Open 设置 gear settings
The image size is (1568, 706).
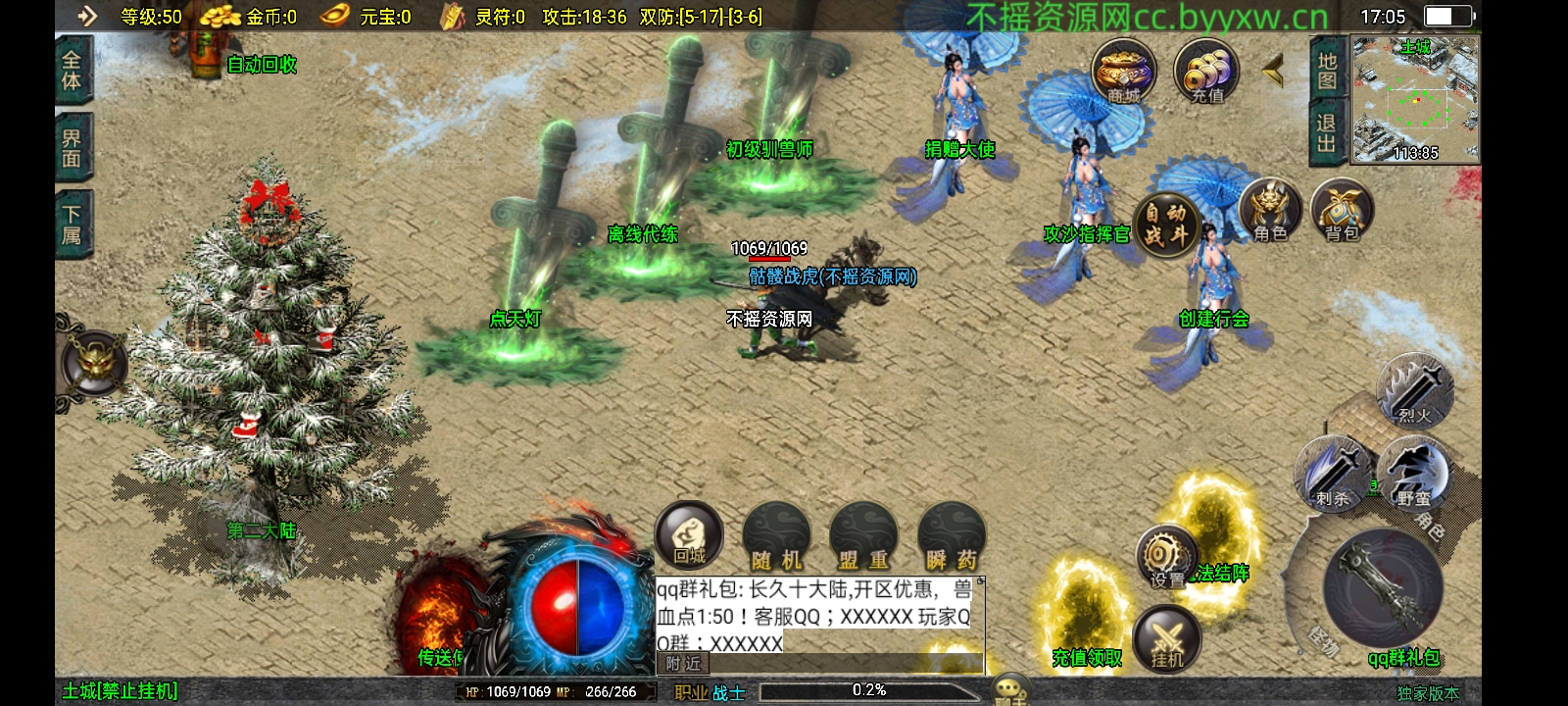(1166, 557)
